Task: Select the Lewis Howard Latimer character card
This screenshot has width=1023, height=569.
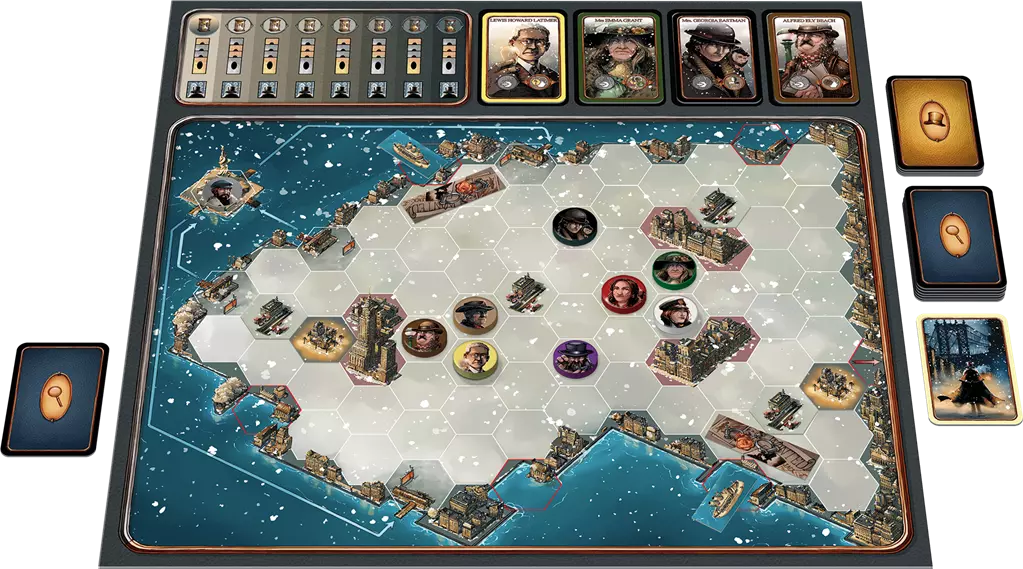Action: (x=524, y=57)
